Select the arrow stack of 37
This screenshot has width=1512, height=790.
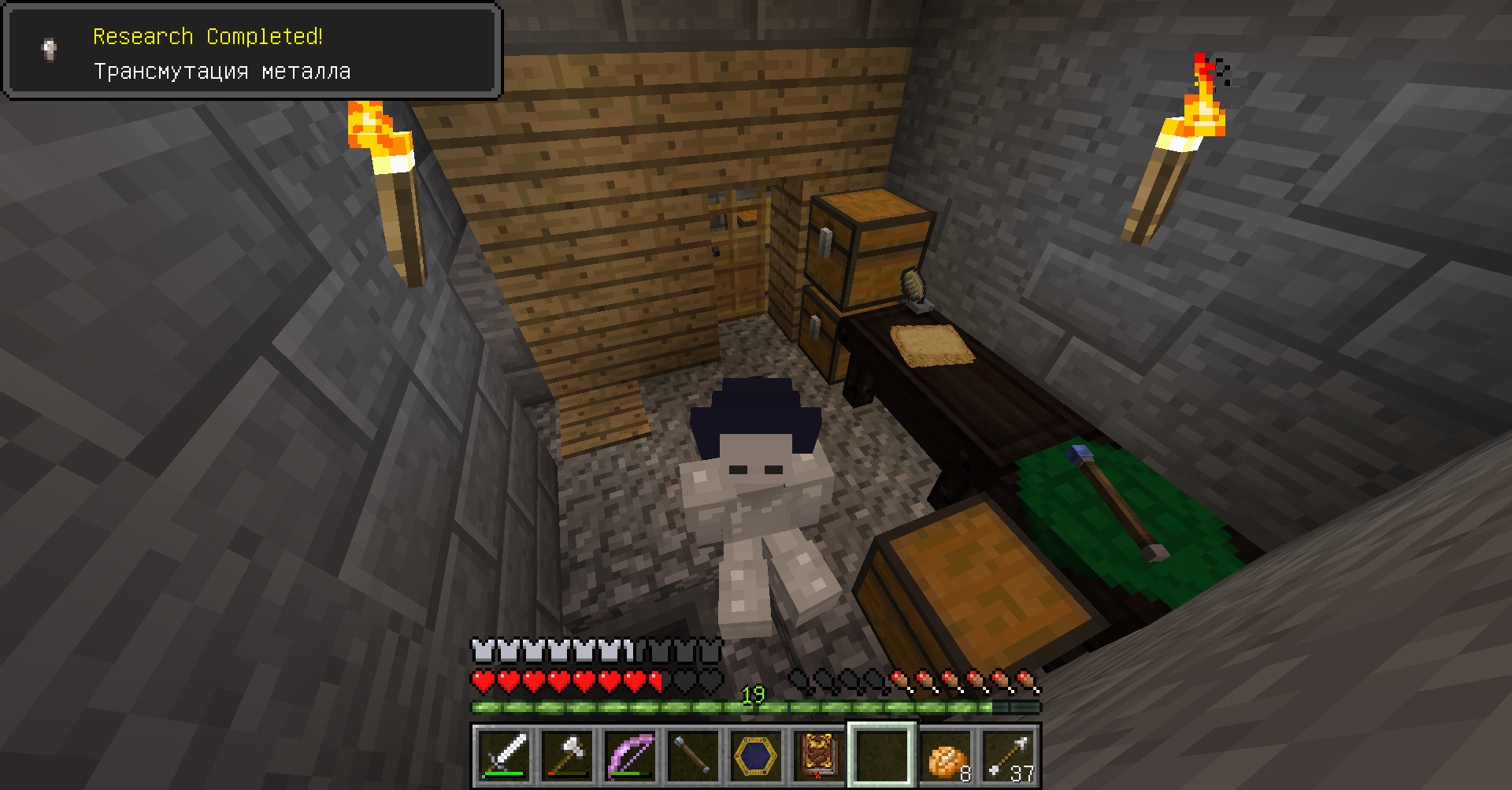coord(1008,756)
